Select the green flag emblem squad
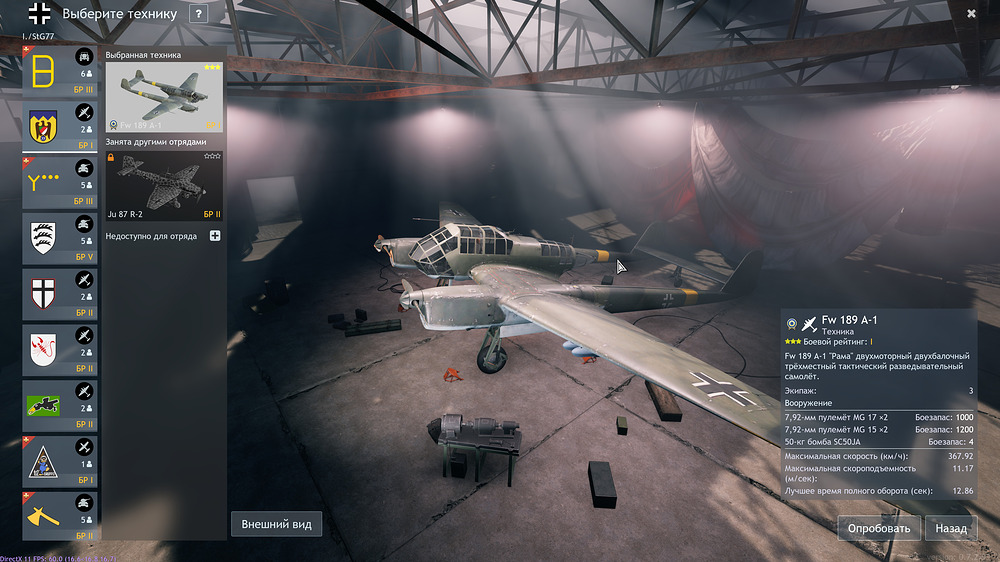Viewport: 1000px width, 562px height. tap(60, 405)
